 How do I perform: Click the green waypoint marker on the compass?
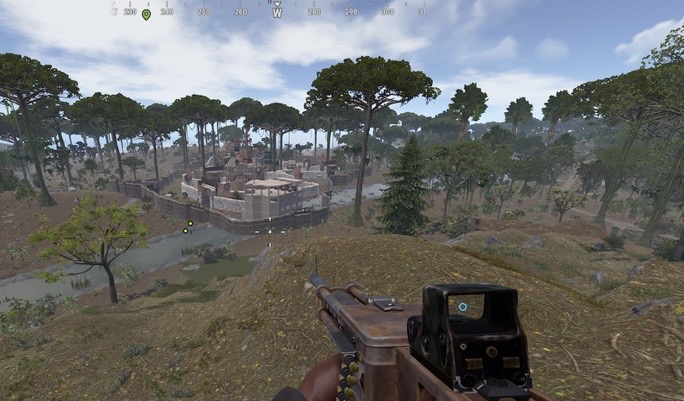pos(146,14)
